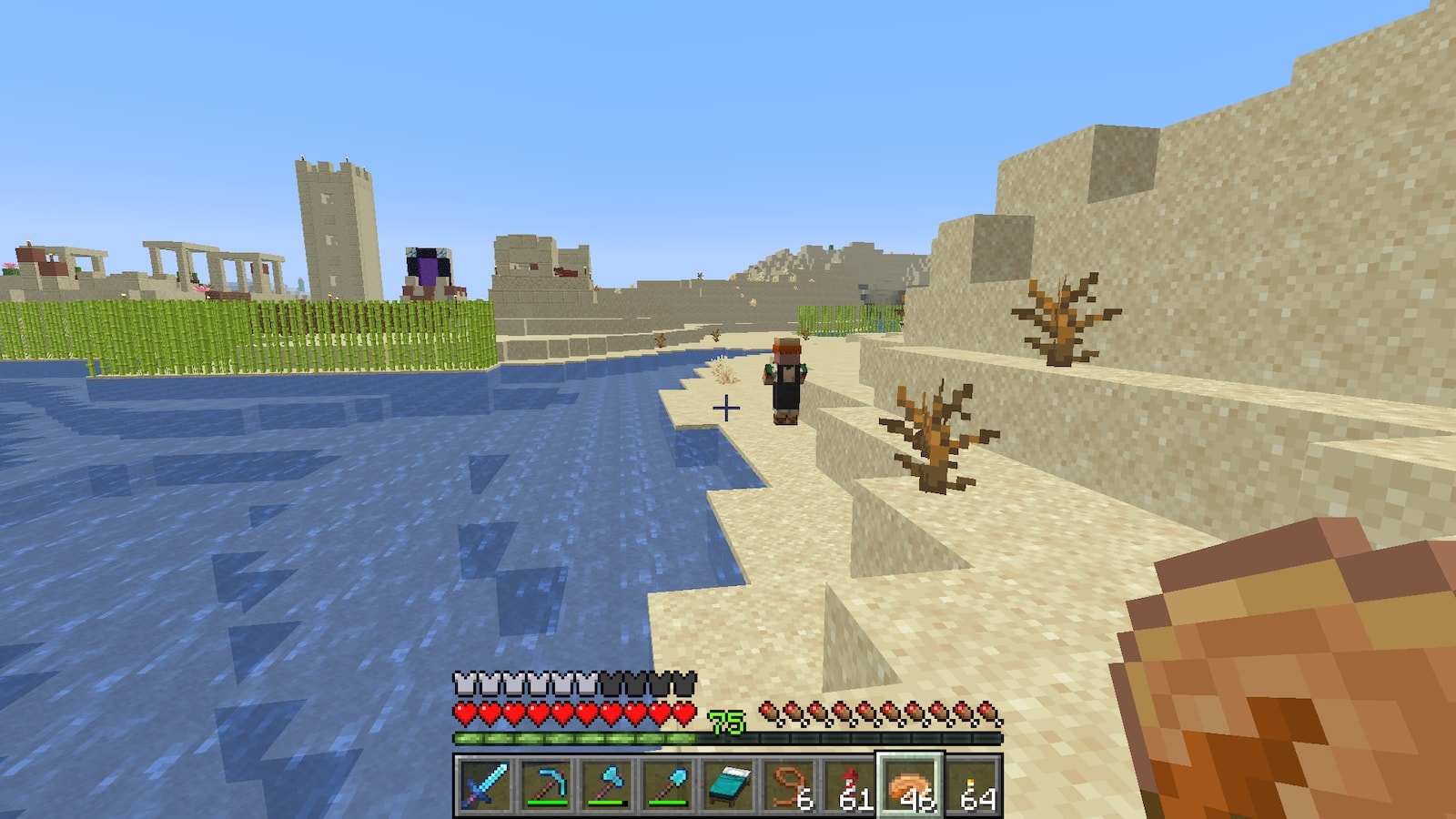Select the diamond shovel hotbar slot
1456x819 pixels.
(667, 784)
